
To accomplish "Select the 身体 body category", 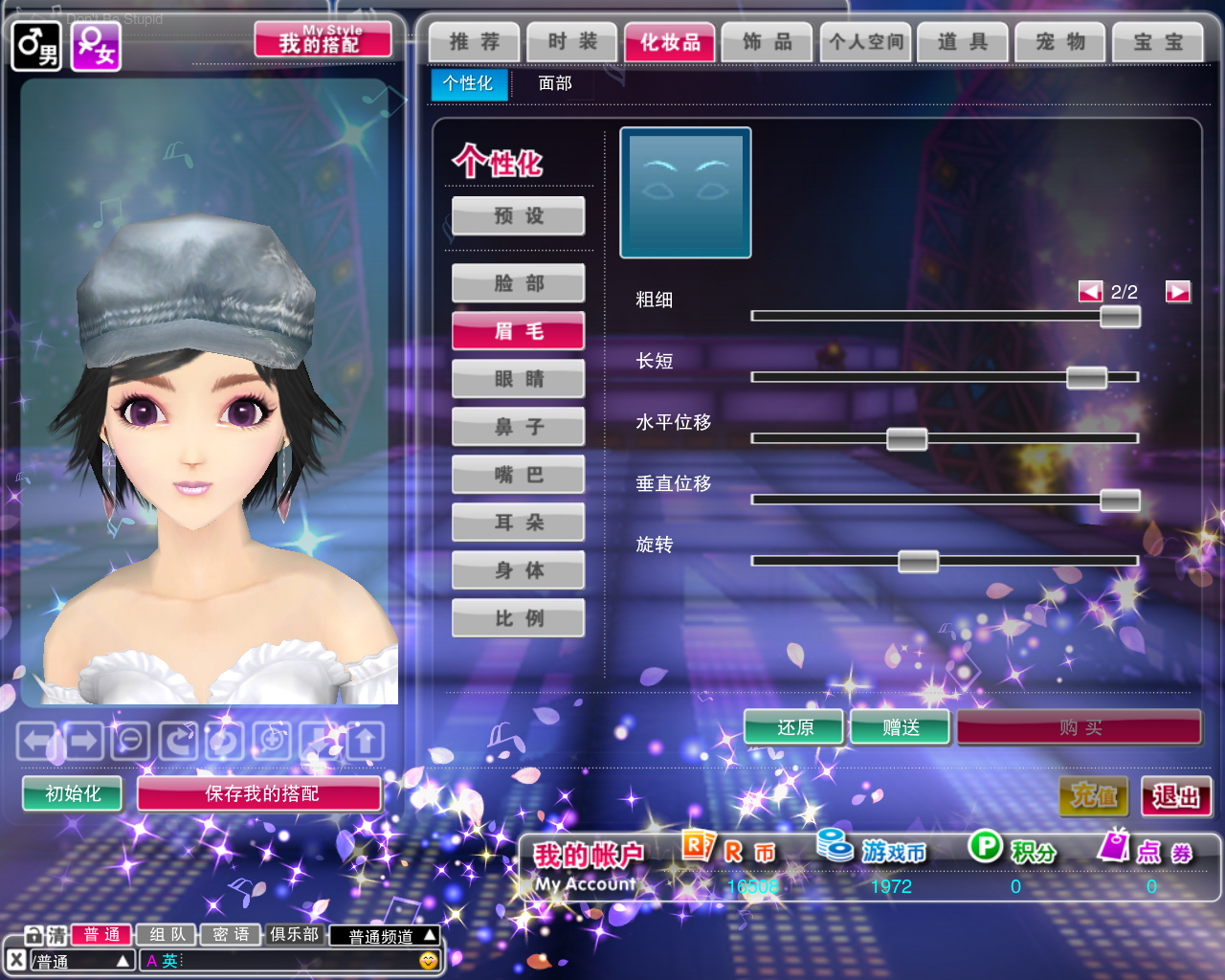I will (x=519, y=570).
